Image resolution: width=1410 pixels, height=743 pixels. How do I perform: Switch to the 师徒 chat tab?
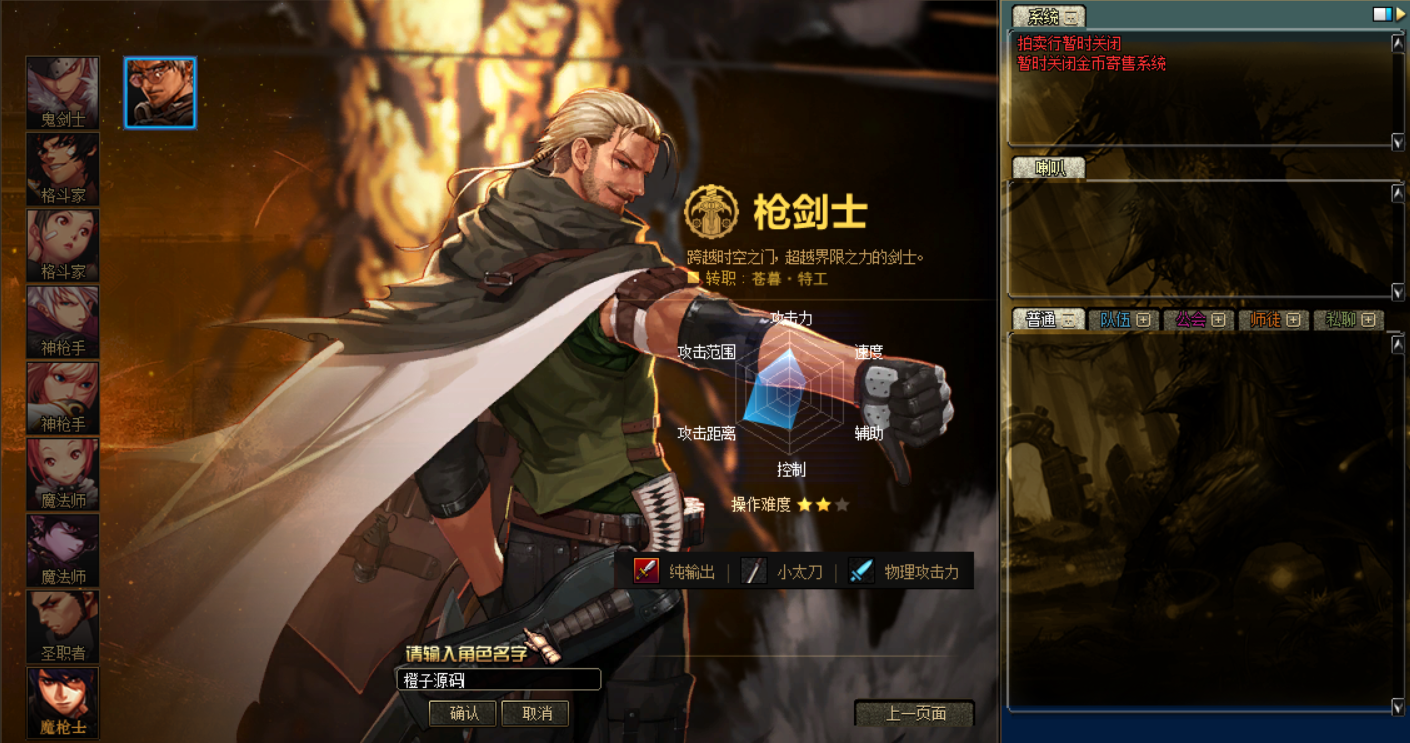(1274, 320)
